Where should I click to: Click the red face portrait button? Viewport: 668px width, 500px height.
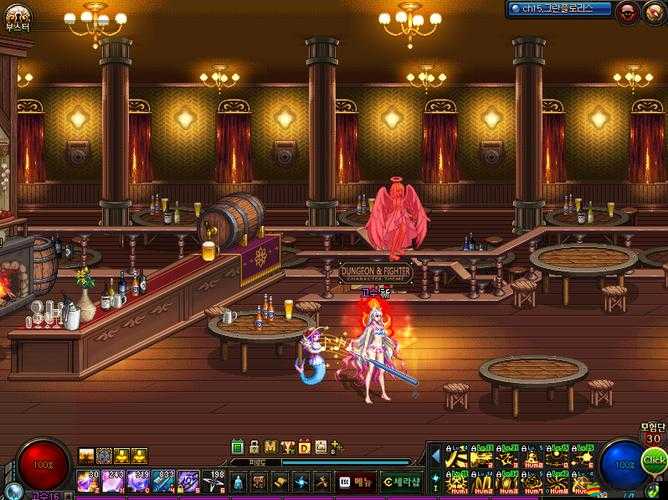[627, 12]
